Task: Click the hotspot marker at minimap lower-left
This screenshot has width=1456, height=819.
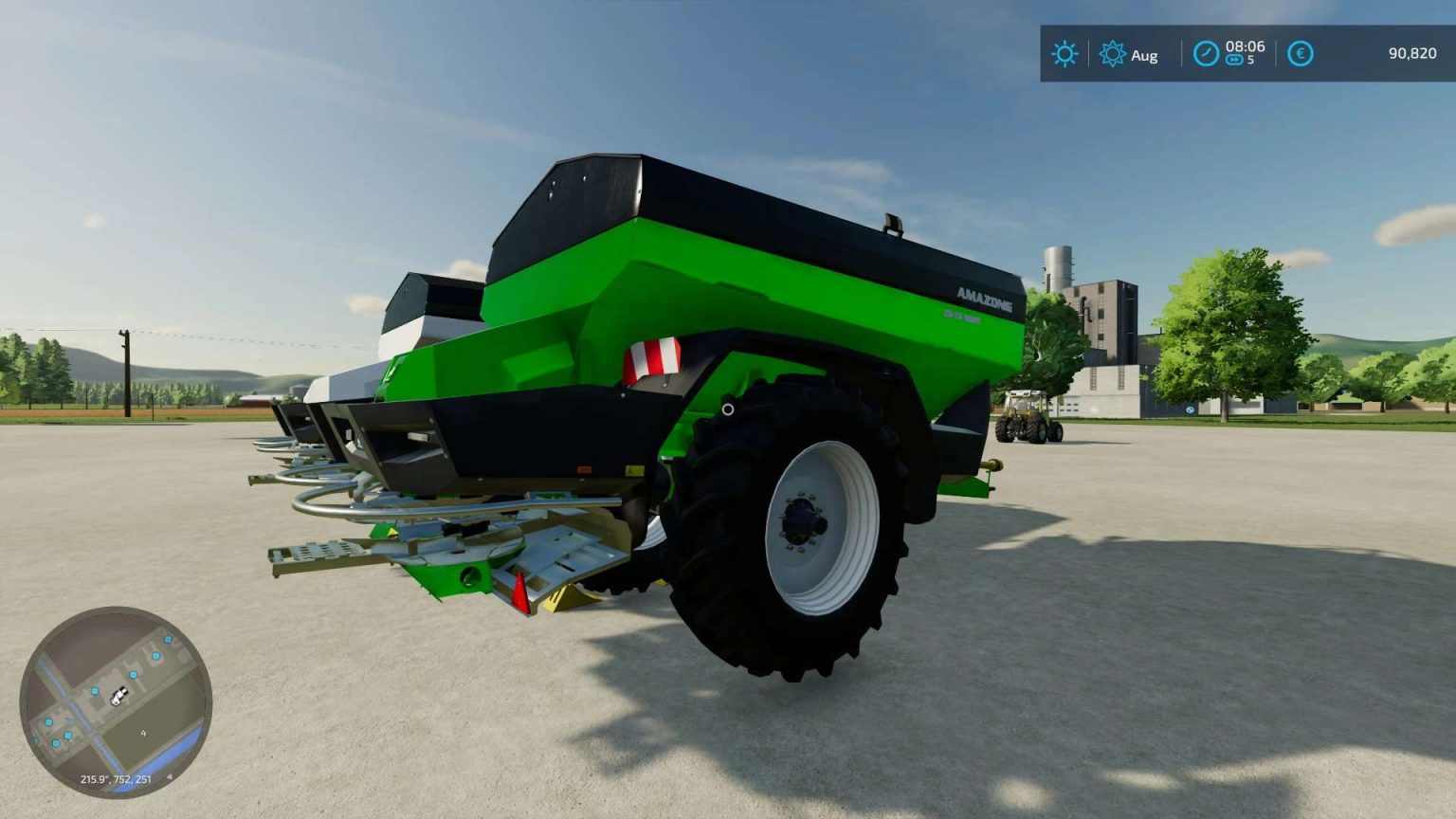Action: coord(56,743)
